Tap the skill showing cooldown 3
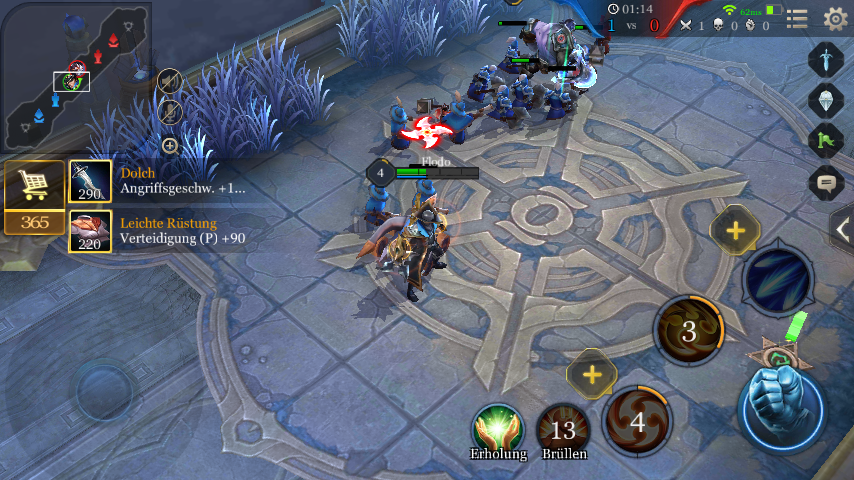The image size is (854, 480). [x=689, y=330]
